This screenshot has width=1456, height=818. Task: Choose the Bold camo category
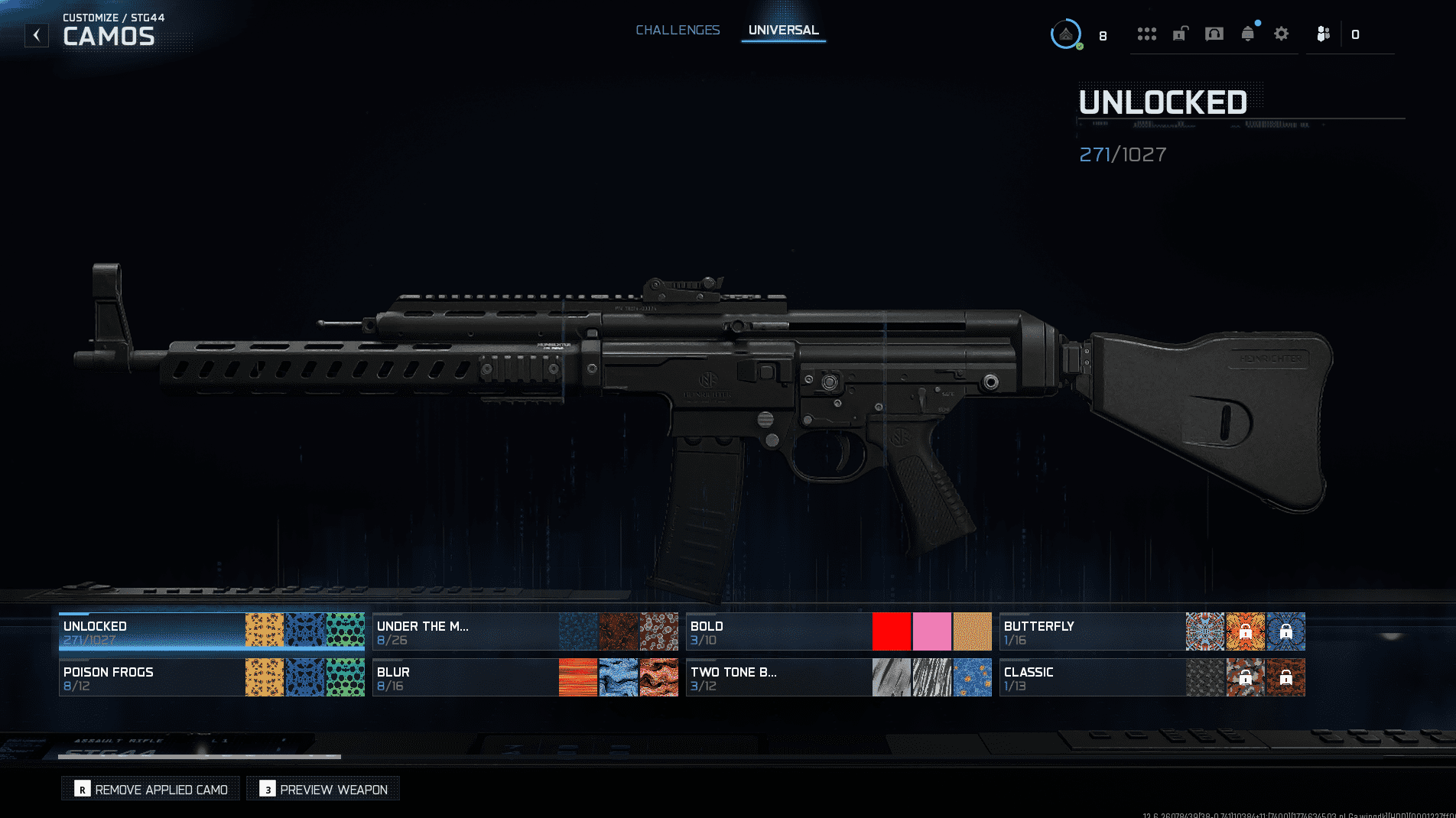pyautogui.click(x=778, y=632)
